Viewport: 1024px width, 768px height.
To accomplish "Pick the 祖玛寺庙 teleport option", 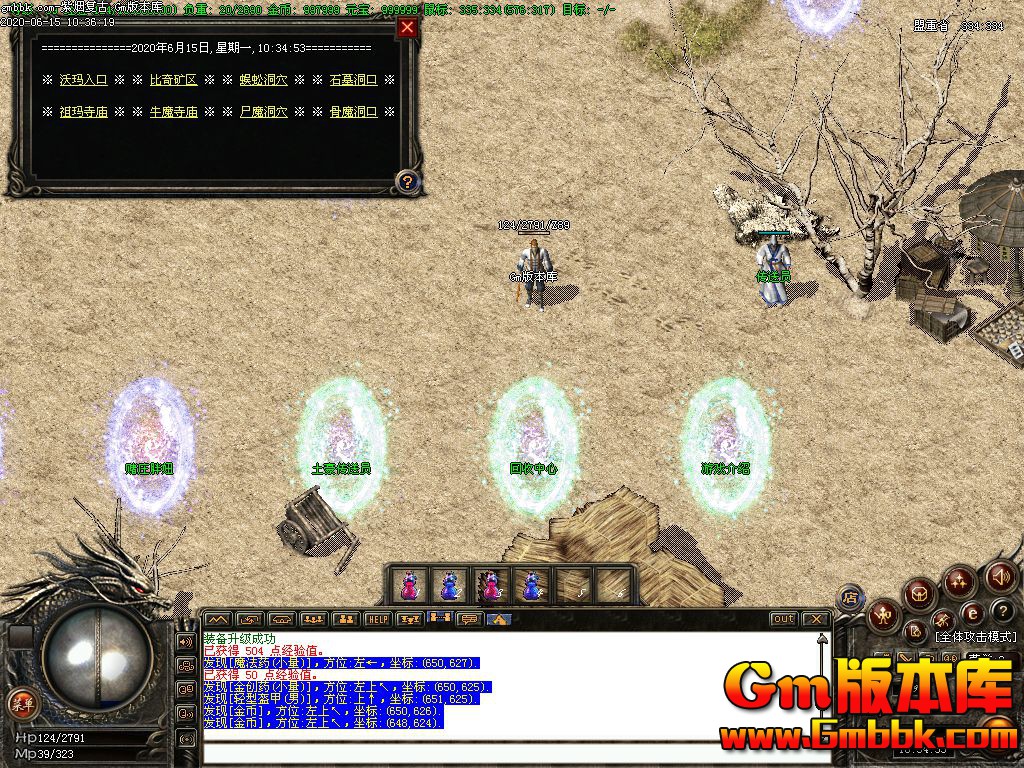I will click(83, 112).
